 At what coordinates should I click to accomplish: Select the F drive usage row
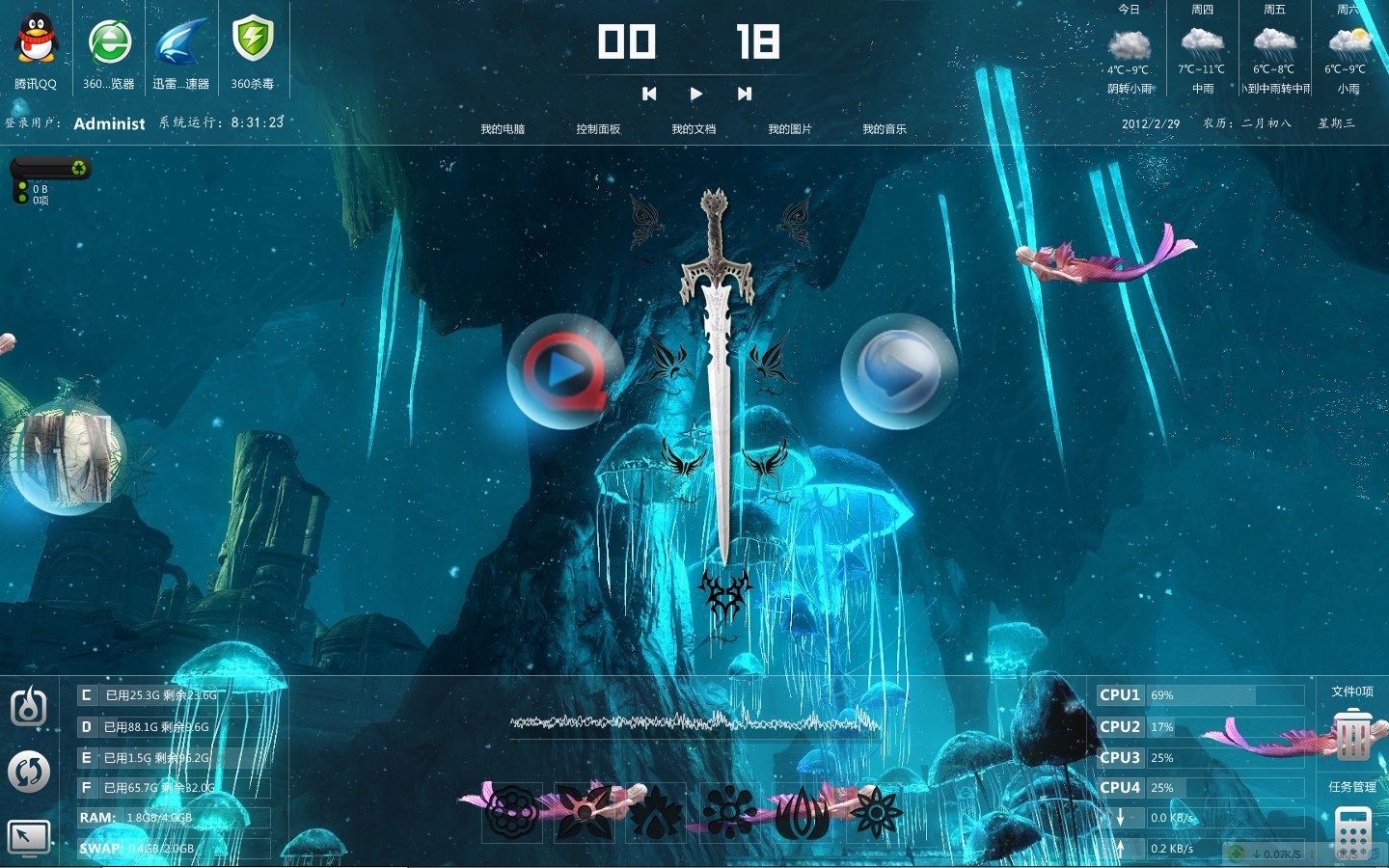174,788
